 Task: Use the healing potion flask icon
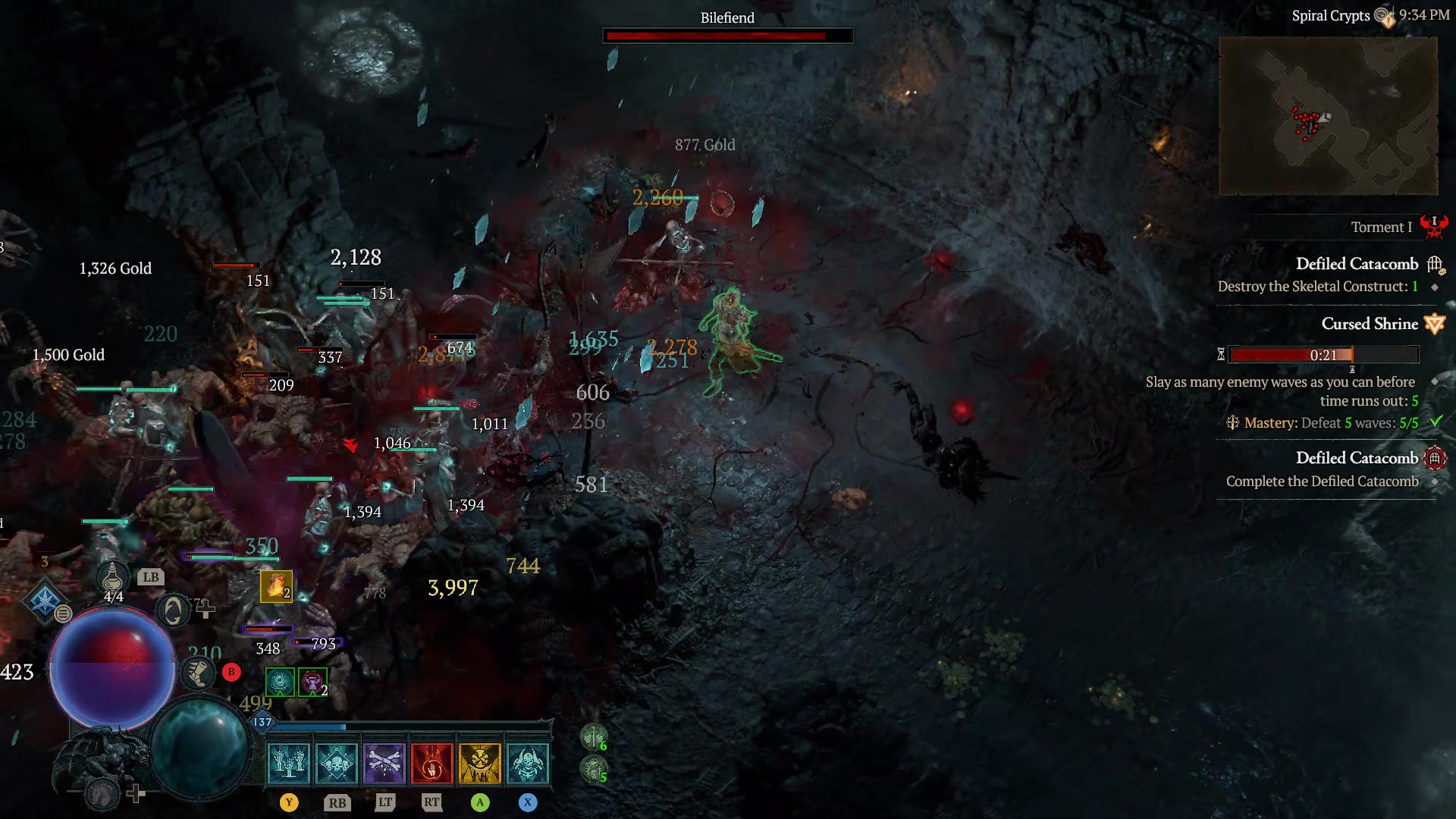click(x=111, y=577)
